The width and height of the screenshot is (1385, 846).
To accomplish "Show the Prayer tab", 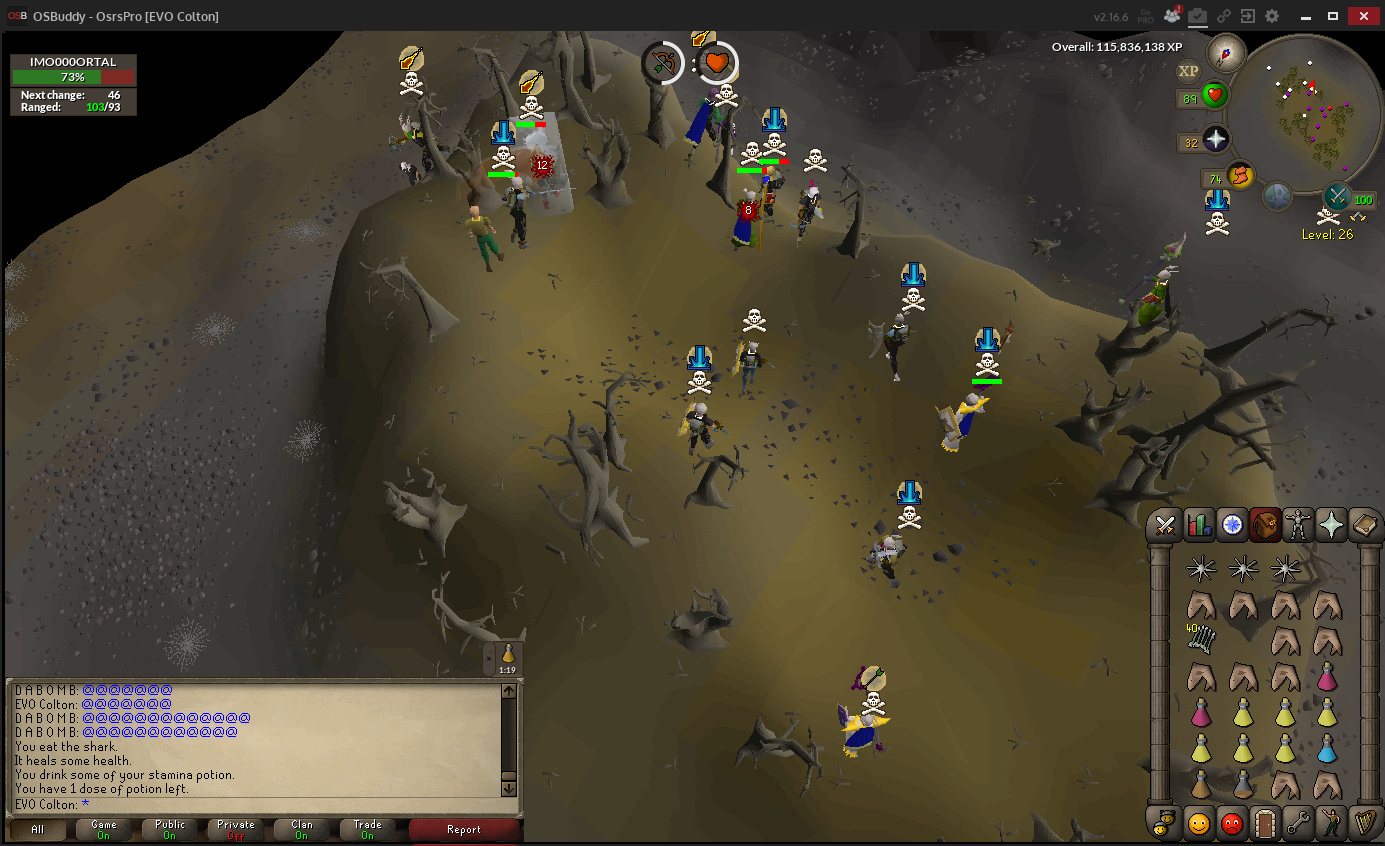I will pyautogui.click(x=1331, y=524).
